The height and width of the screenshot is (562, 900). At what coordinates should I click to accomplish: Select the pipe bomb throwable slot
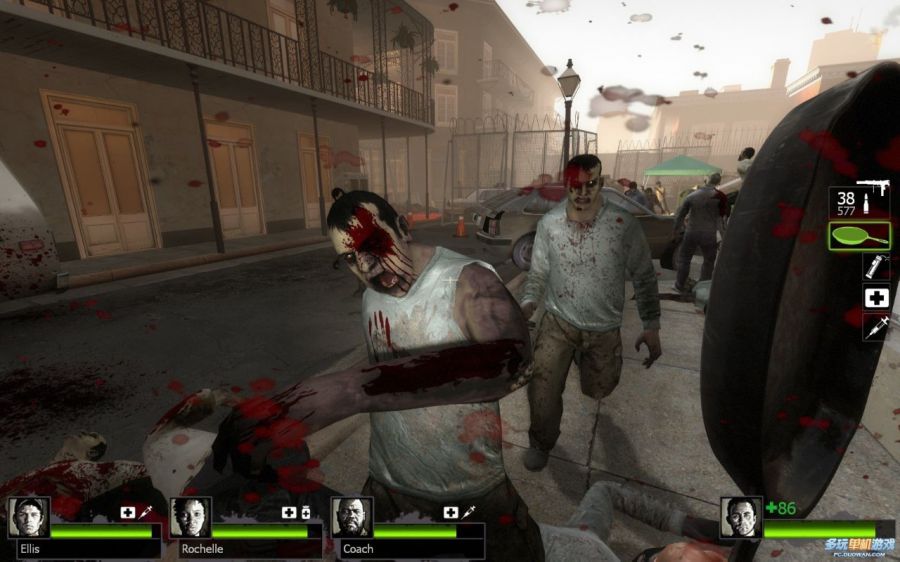click(876, 266)
